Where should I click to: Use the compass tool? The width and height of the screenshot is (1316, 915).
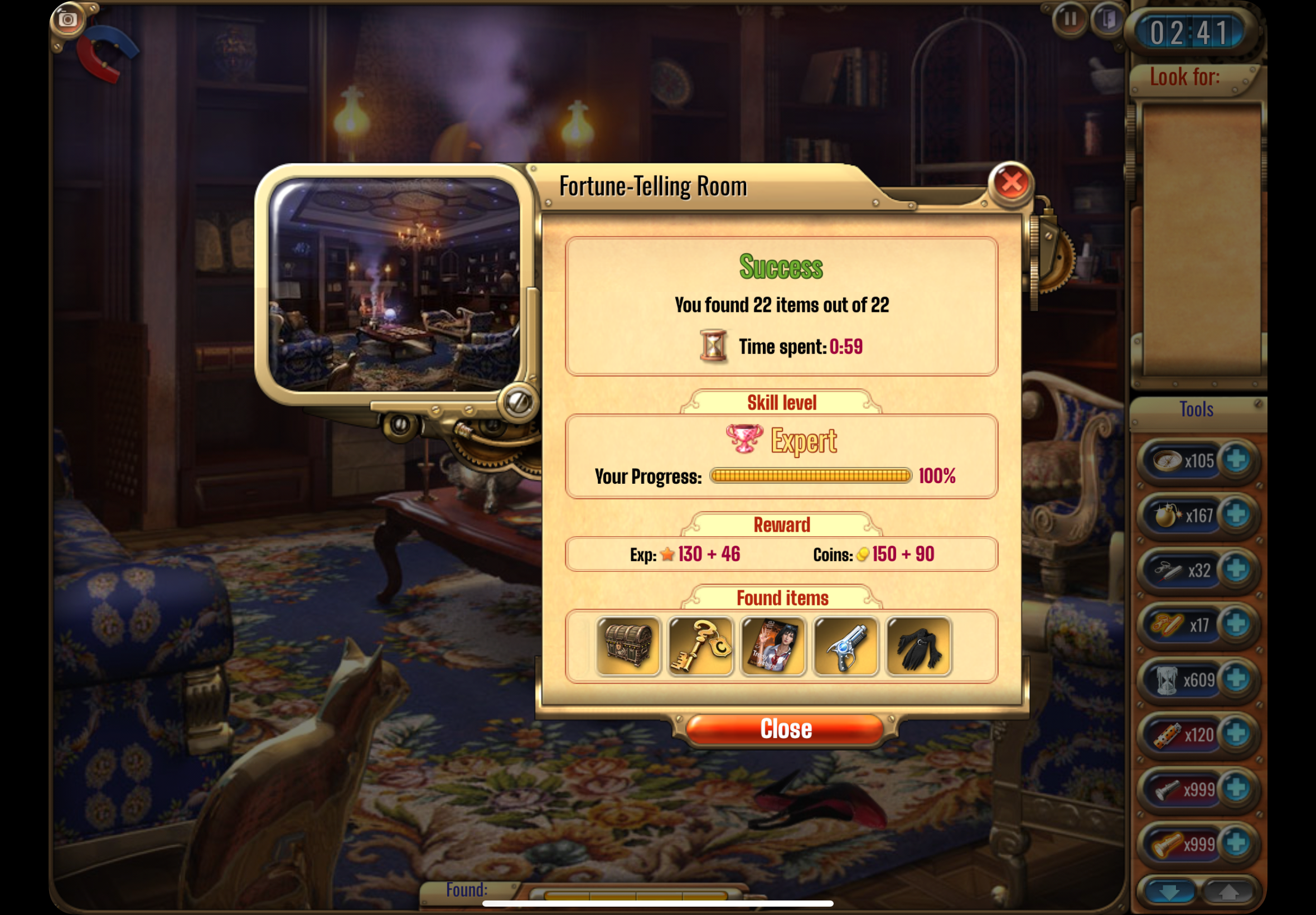coord(1167,460)
